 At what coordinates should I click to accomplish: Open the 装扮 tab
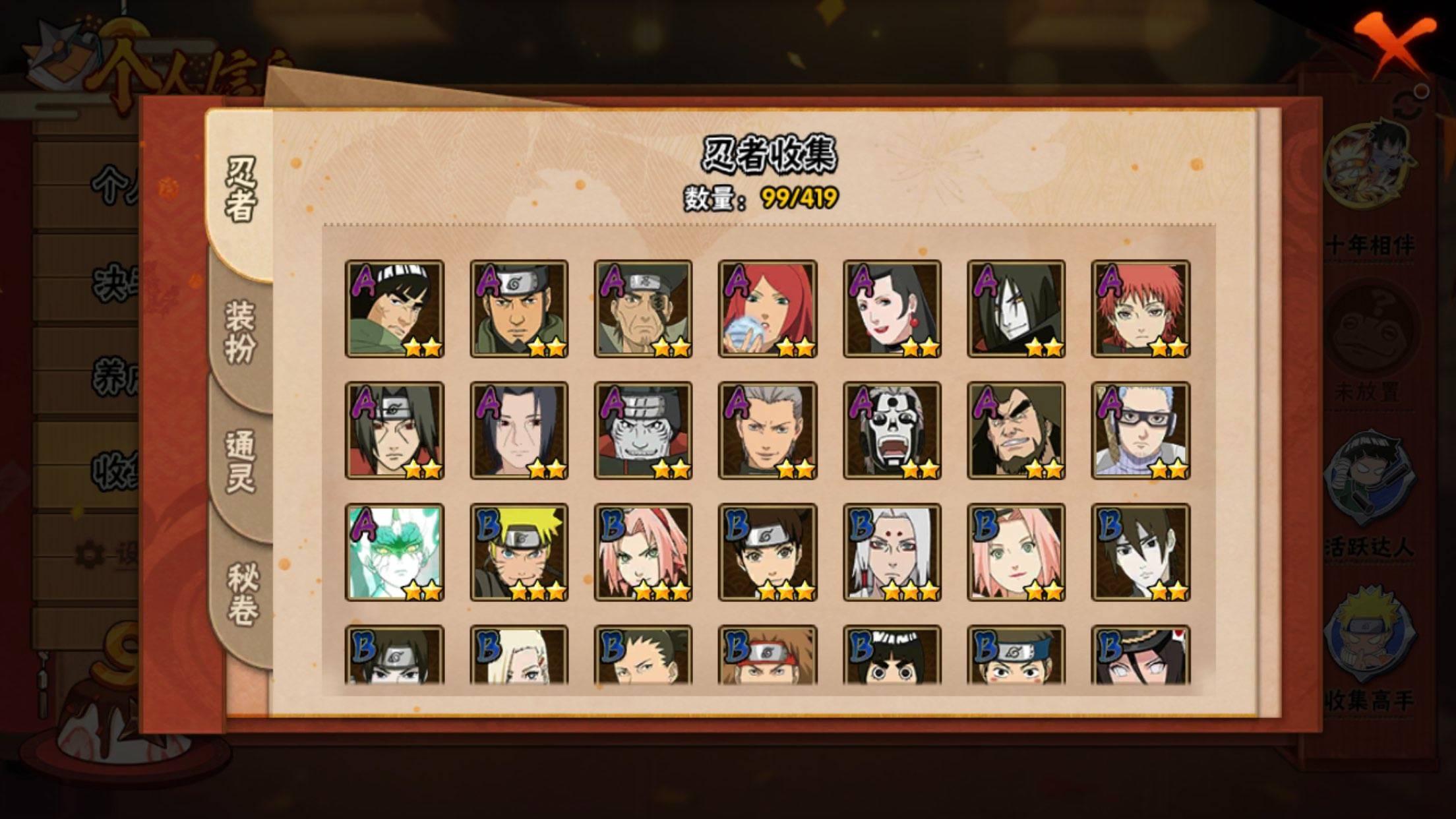pyautogui.click(x=241, y=333)
